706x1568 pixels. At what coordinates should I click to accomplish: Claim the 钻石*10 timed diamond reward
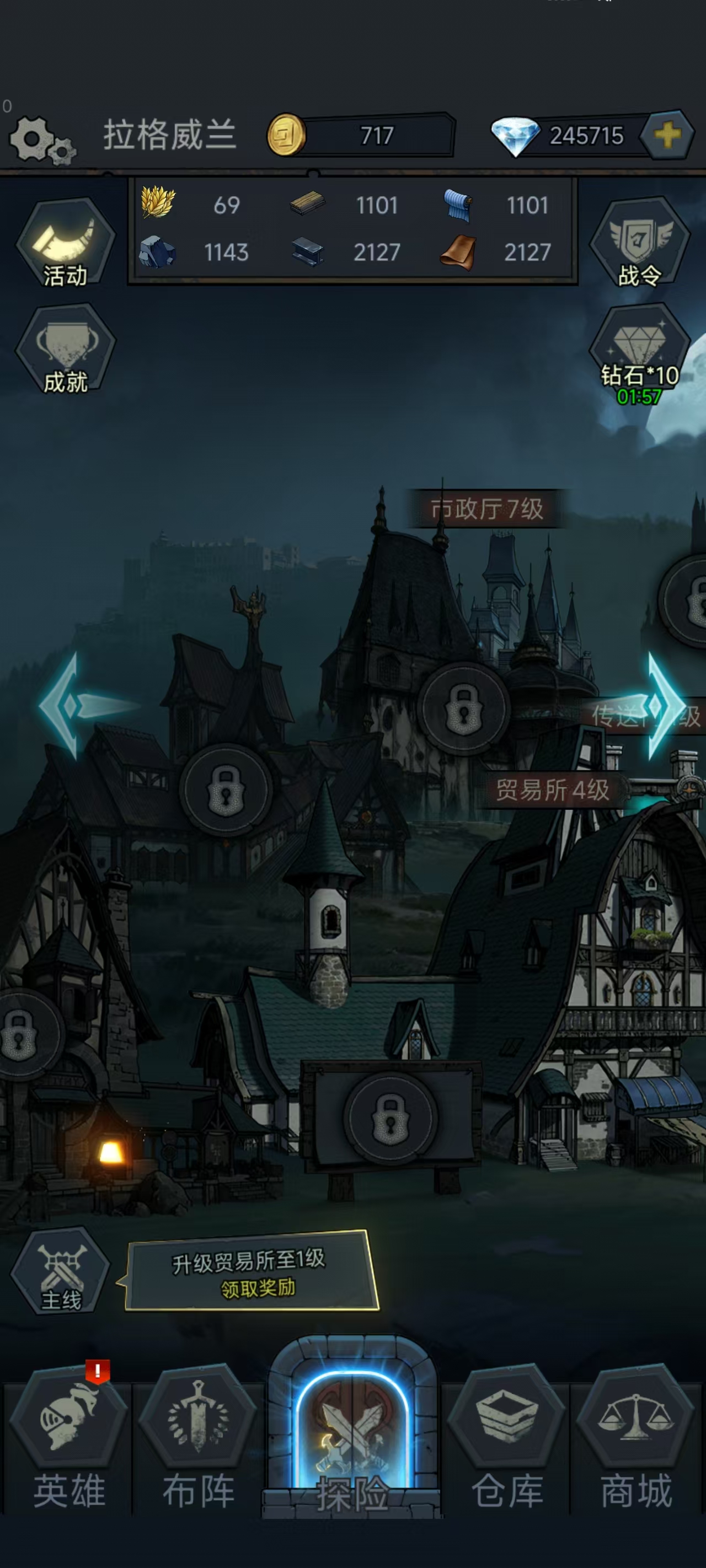coord(639,353)
